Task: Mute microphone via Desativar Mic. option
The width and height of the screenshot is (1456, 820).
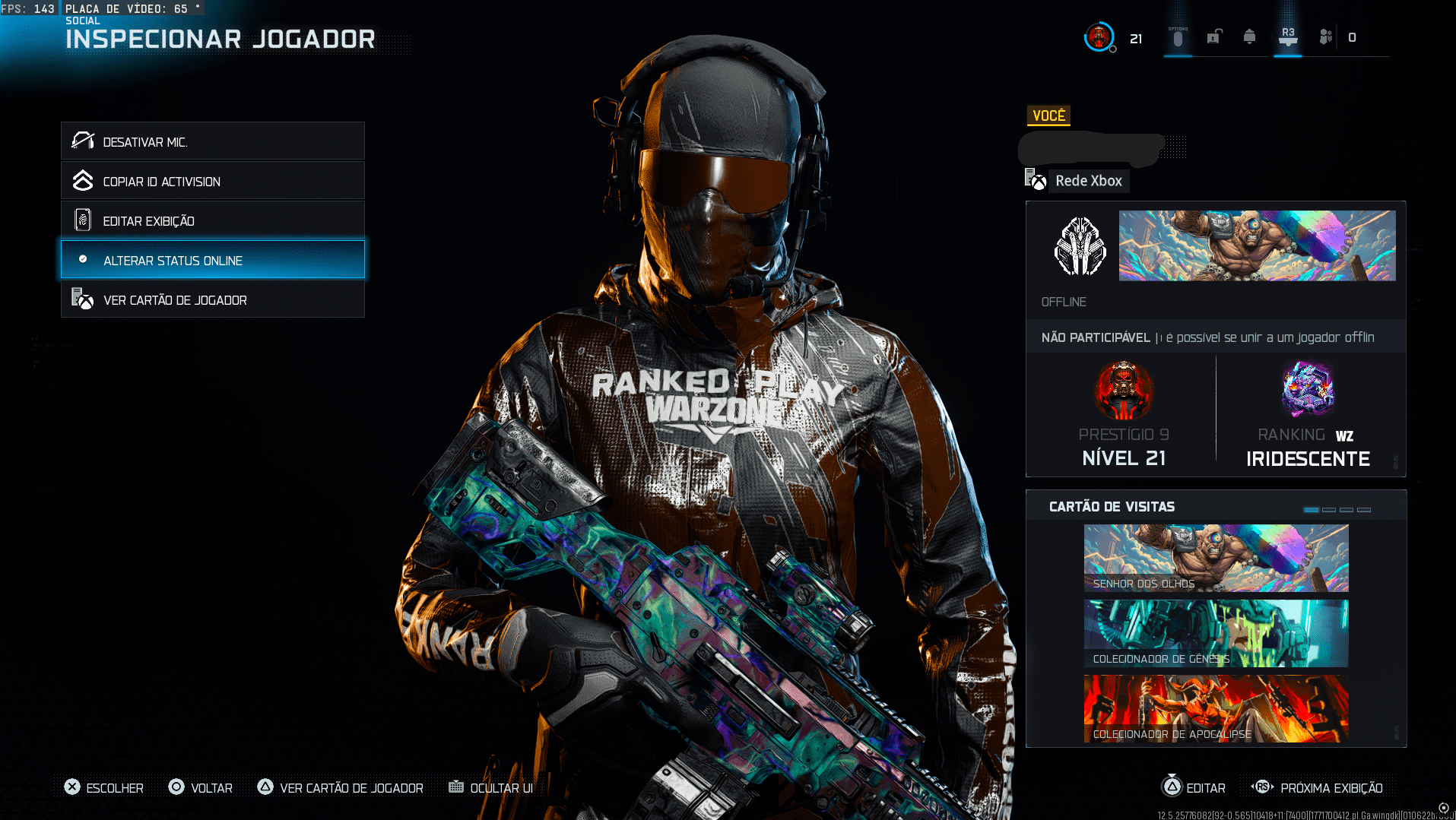Action: [212, 141]
